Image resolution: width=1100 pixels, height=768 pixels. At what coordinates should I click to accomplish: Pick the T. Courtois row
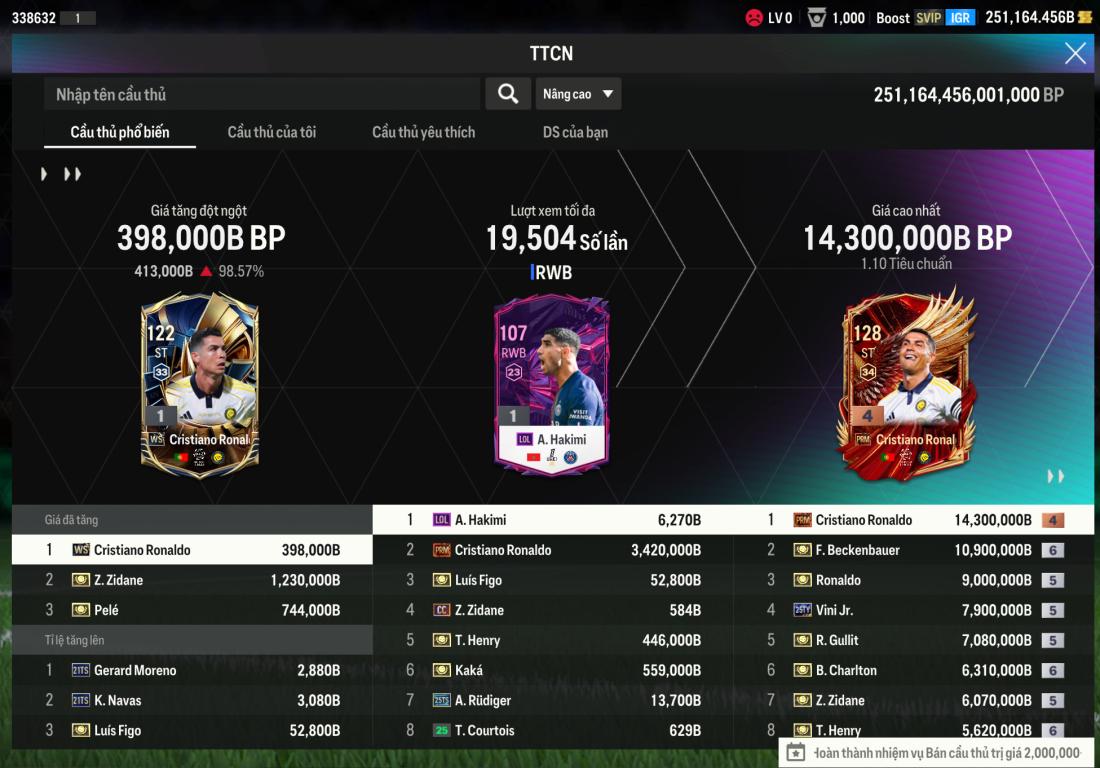click(552, 730)
